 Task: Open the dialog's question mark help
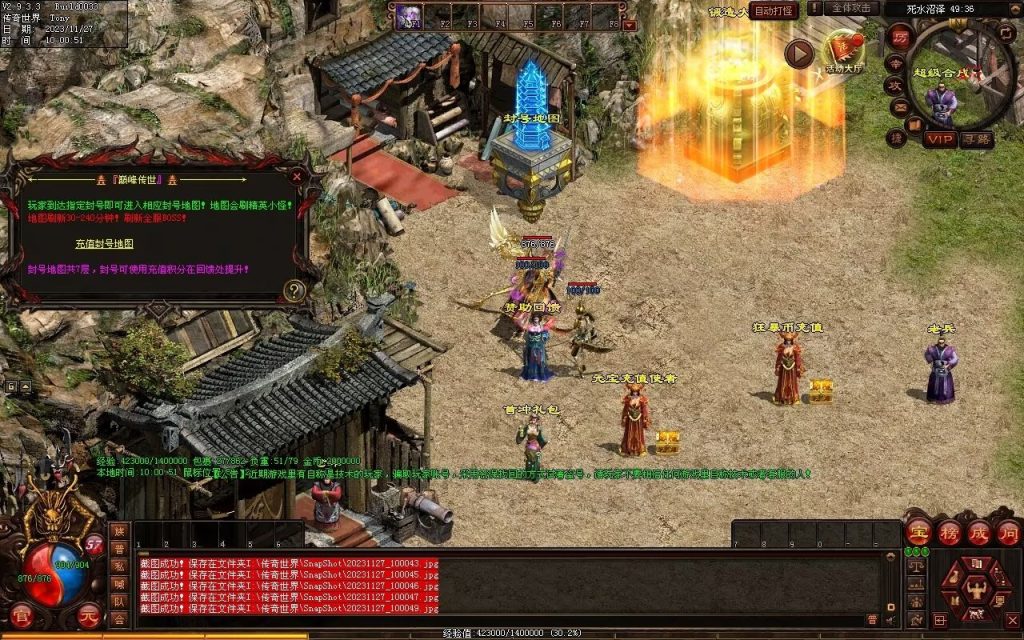pos(294,290)
